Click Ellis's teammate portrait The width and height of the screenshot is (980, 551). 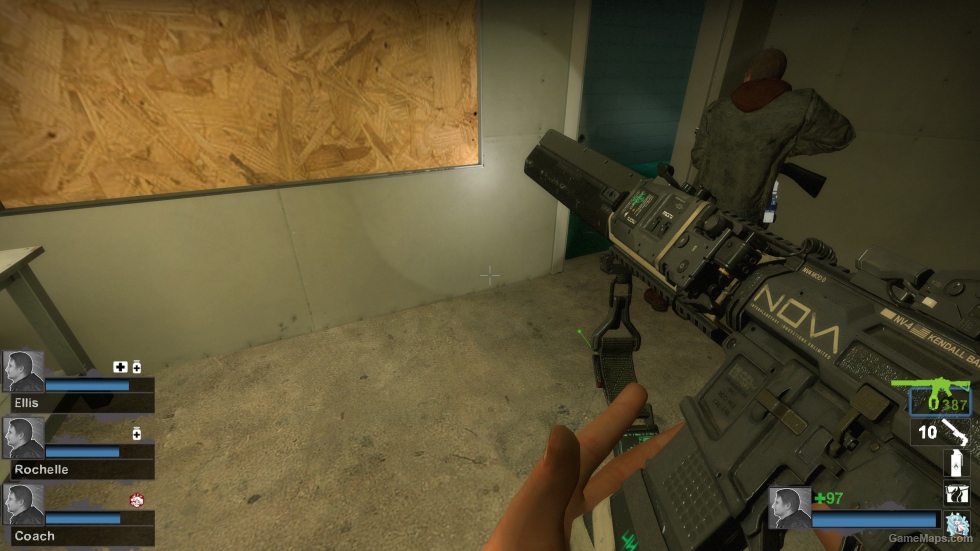(23, 371)
